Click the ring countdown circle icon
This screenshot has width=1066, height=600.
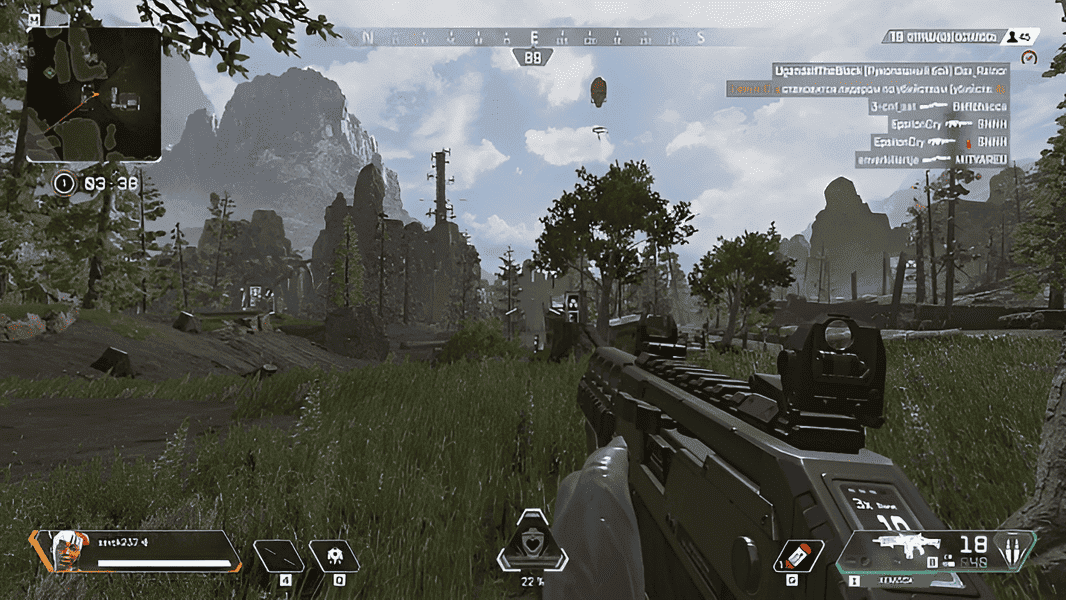click(x=64, y=183)
